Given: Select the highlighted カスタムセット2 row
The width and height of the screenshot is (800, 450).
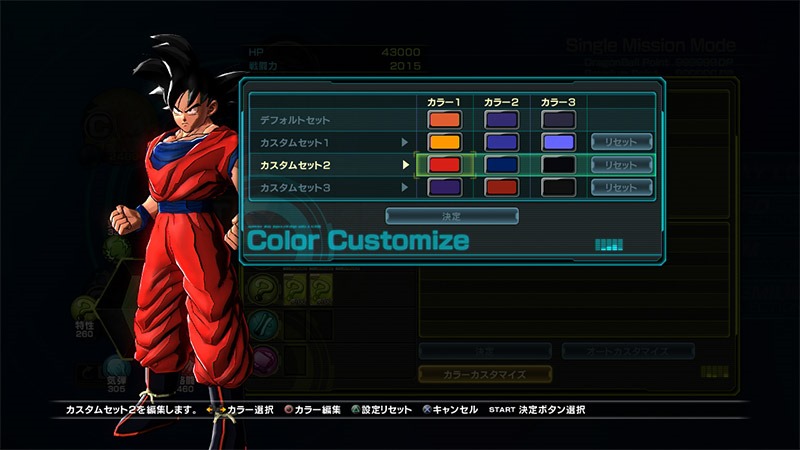Looking at the screenshot, I should 301,164.
